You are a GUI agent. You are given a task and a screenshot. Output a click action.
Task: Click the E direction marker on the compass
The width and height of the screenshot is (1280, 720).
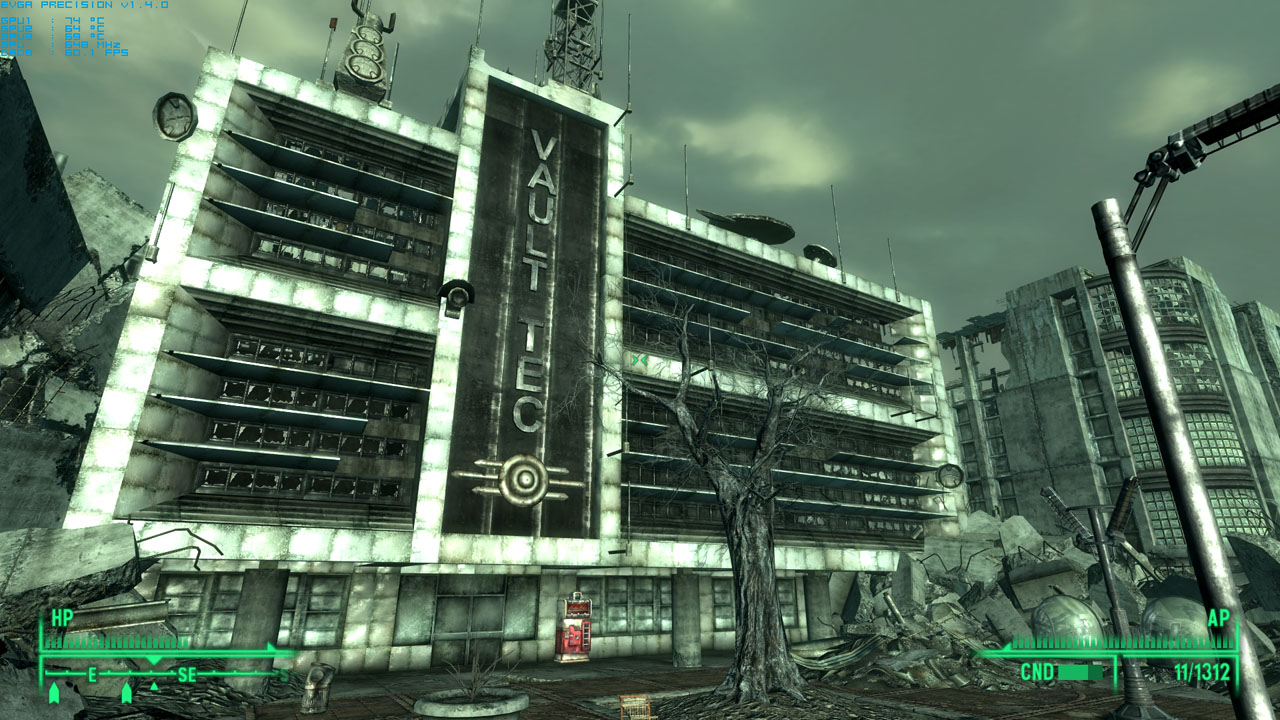tap(92, 674)
